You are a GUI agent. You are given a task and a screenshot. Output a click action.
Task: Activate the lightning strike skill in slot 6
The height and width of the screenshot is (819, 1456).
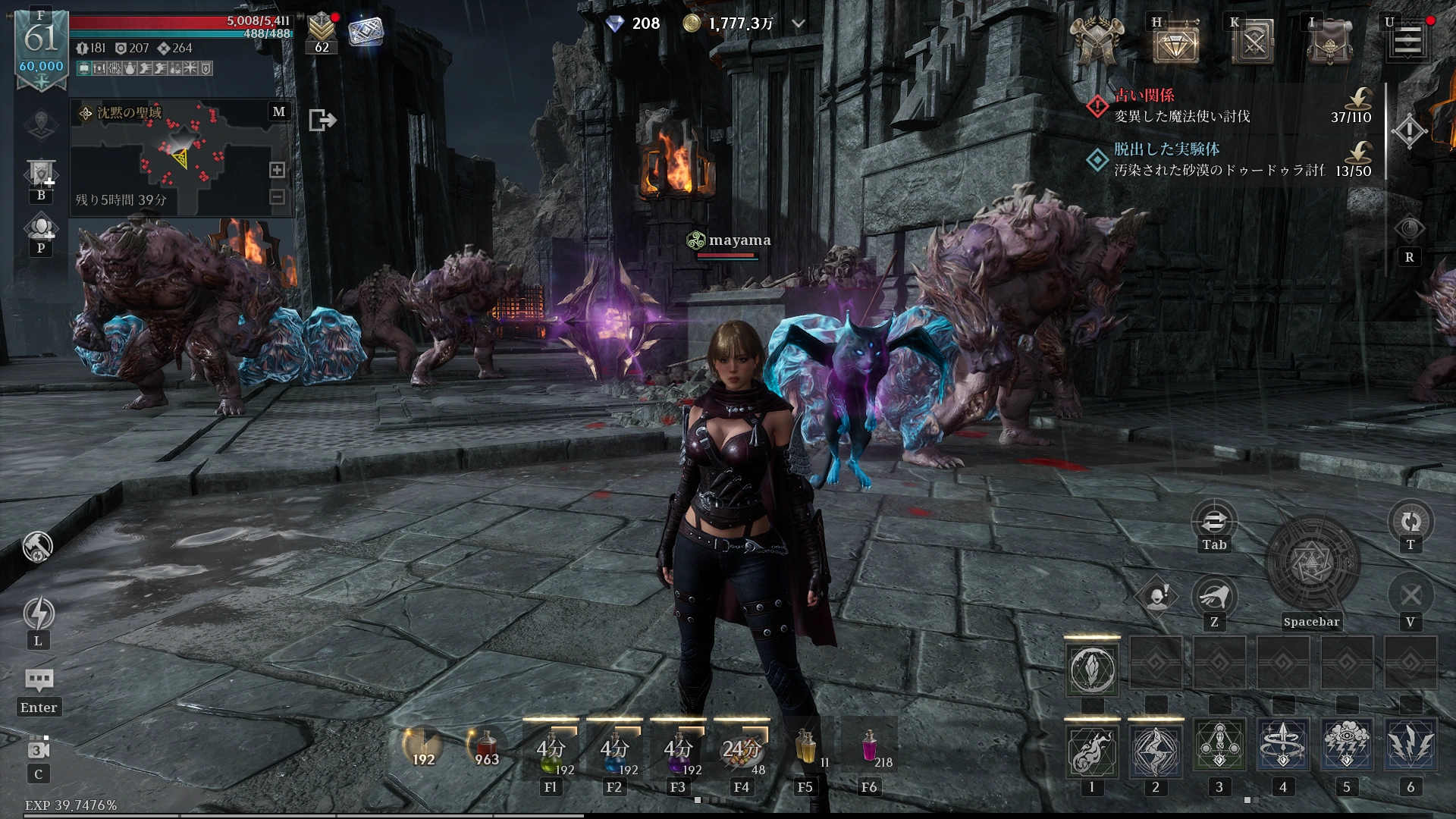click(x=1410, y=747)
